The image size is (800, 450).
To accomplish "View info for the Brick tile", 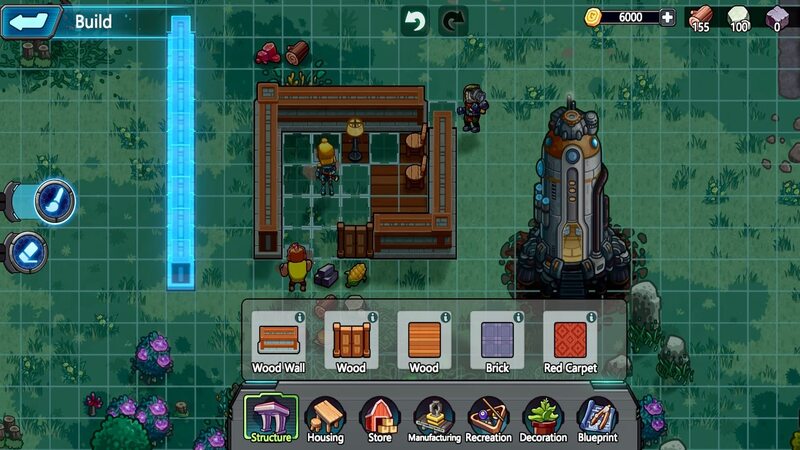I will [x=518, y=318].
